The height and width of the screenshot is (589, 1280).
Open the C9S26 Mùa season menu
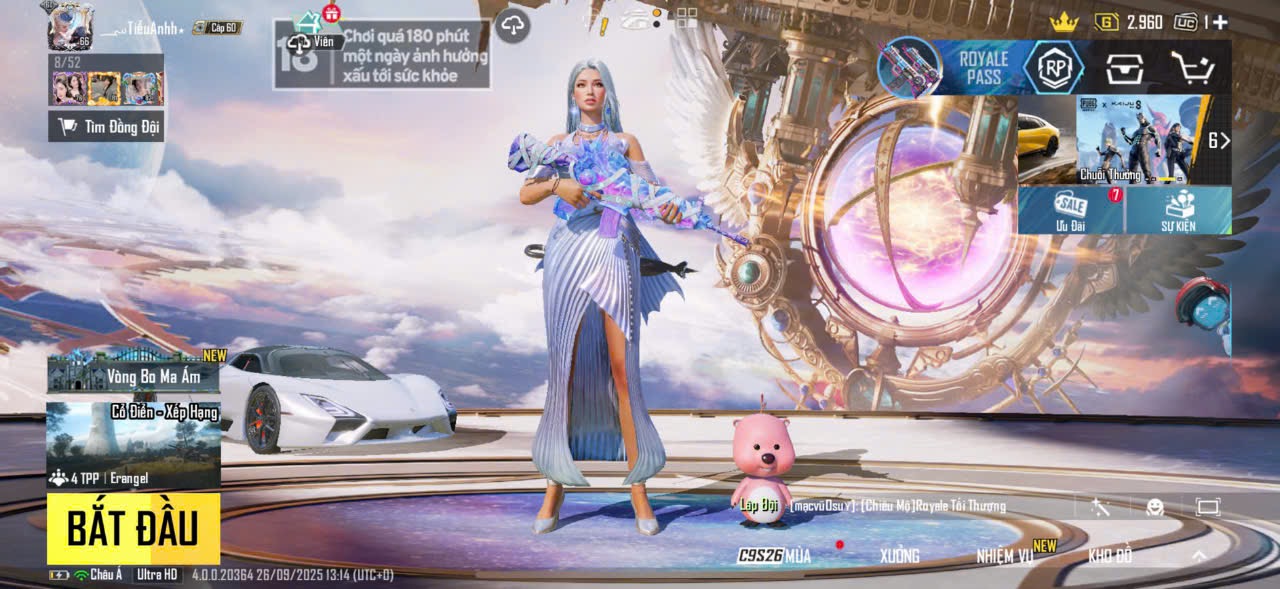pyautogui.click(x=775, y=556)
